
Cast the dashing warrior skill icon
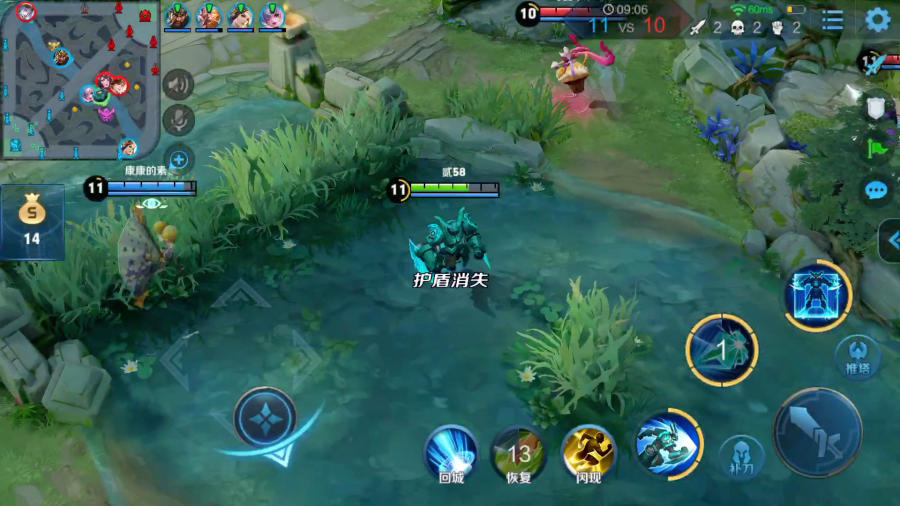667,444
